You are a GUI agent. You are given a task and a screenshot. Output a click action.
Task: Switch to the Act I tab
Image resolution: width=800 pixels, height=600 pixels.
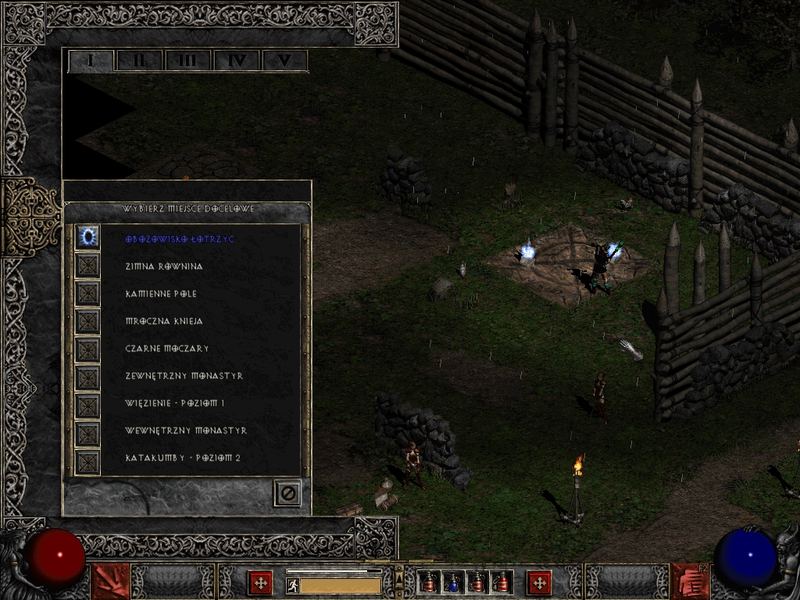click(x=91, y=60)
